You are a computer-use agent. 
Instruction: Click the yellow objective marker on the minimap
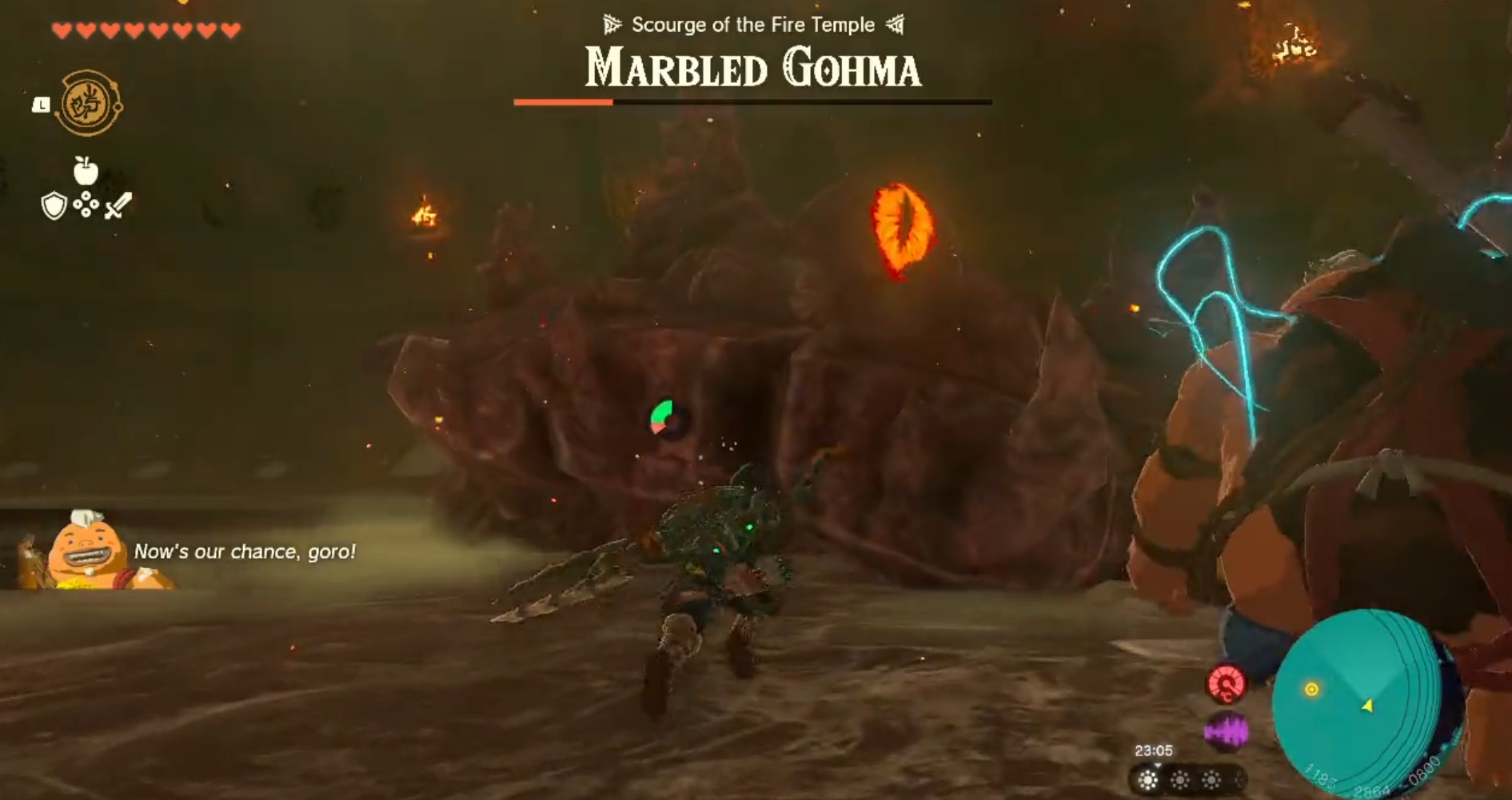click(x=1312, y=689)
